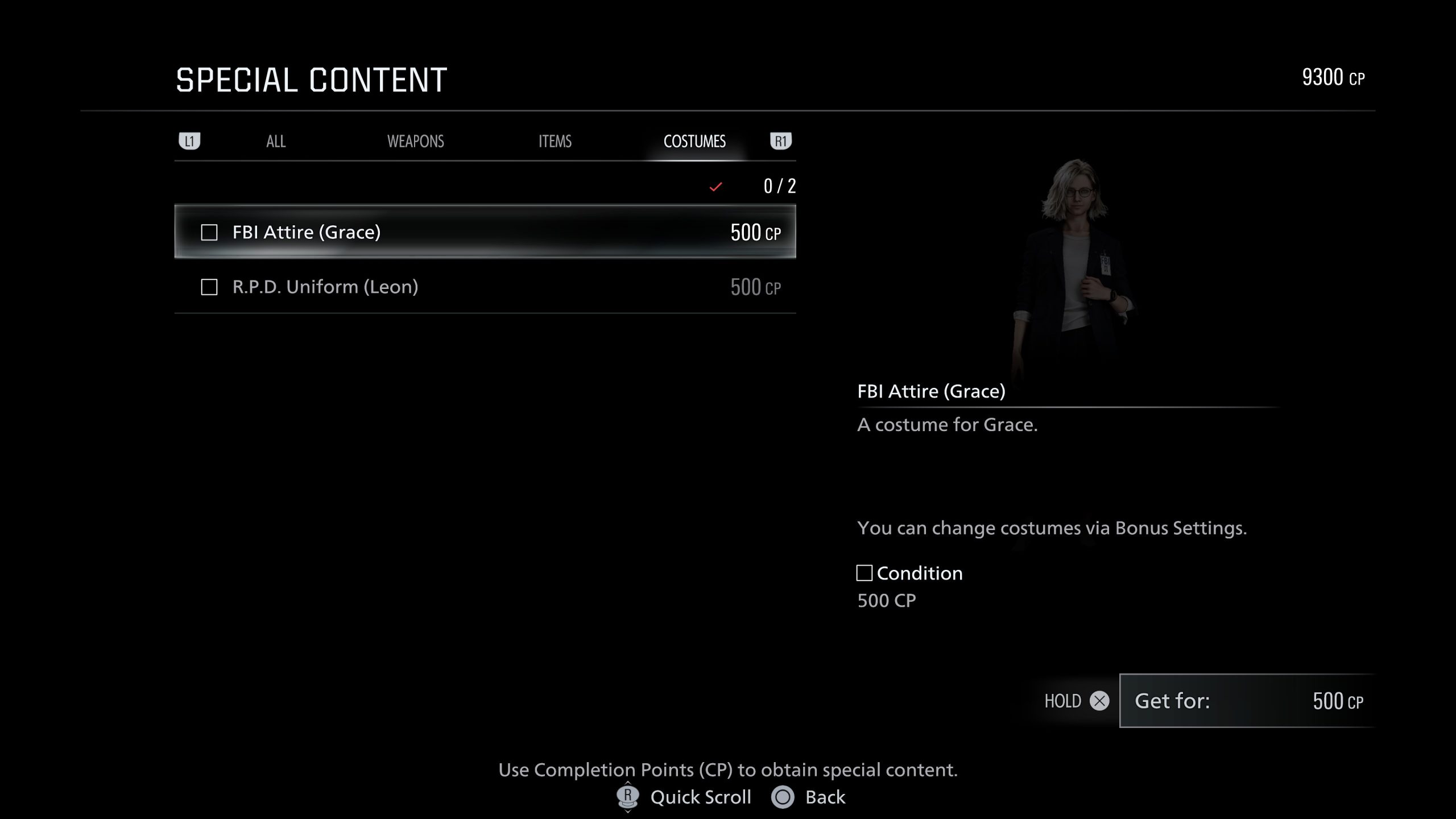Viewport: 1456px width, 819px height.
Task: Open the COSTUMES category tab
Action: pyautogui.click(x=695, y=142)
